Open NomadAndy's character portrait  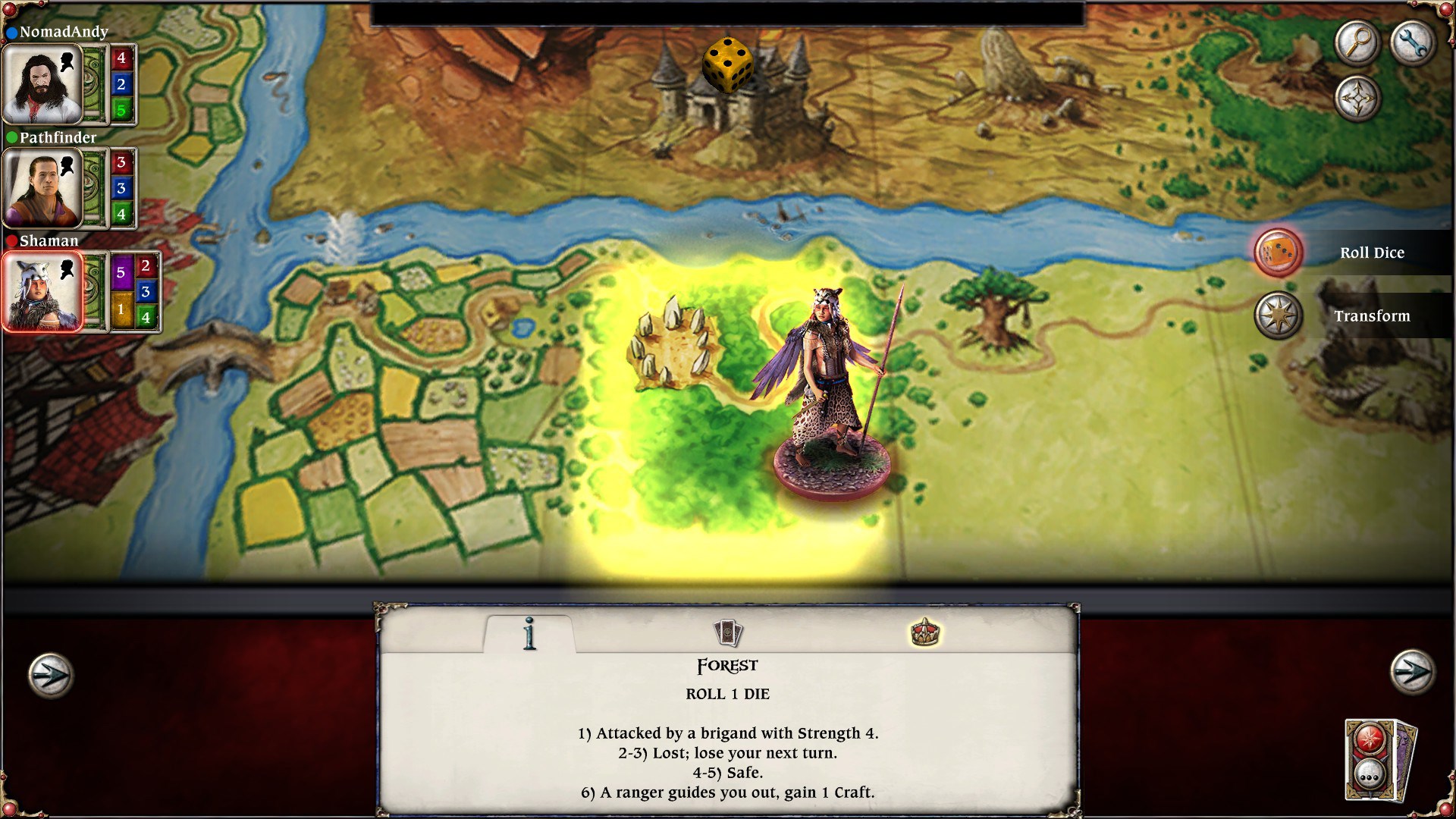coord(43,83)
